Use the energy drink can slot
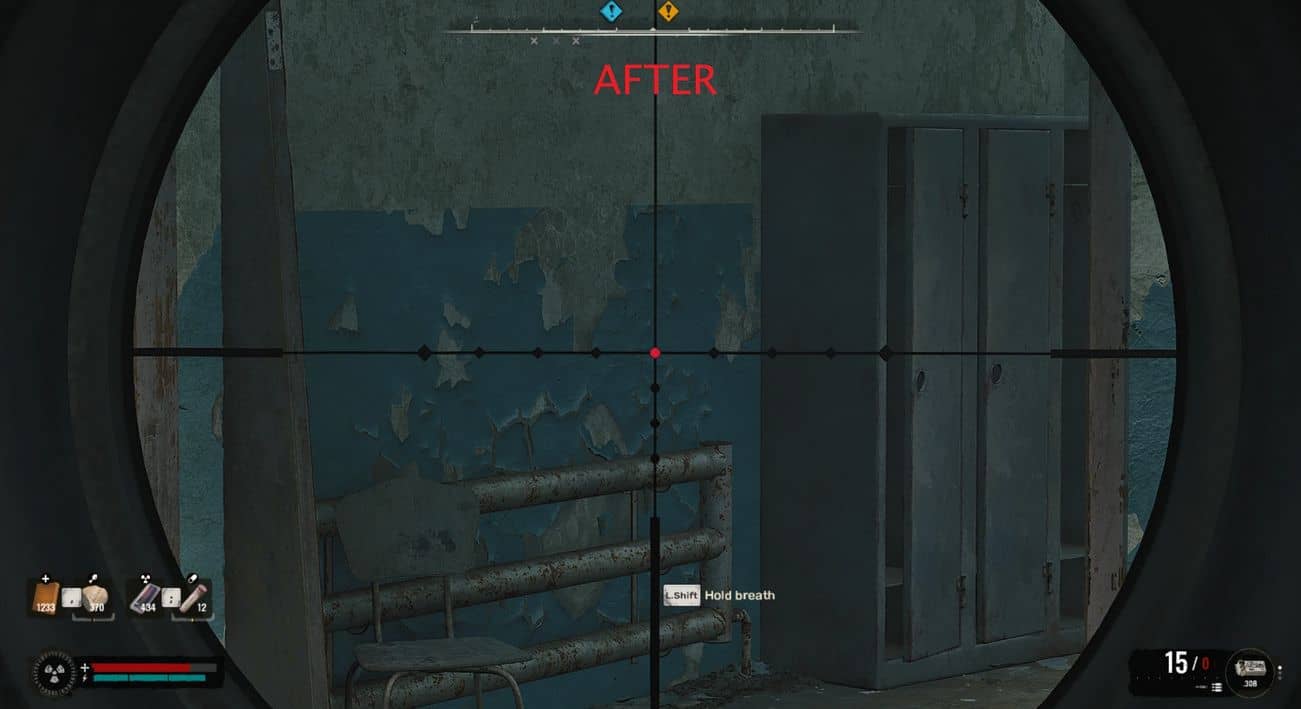1301x709 pixels. (x=145, y=598)
